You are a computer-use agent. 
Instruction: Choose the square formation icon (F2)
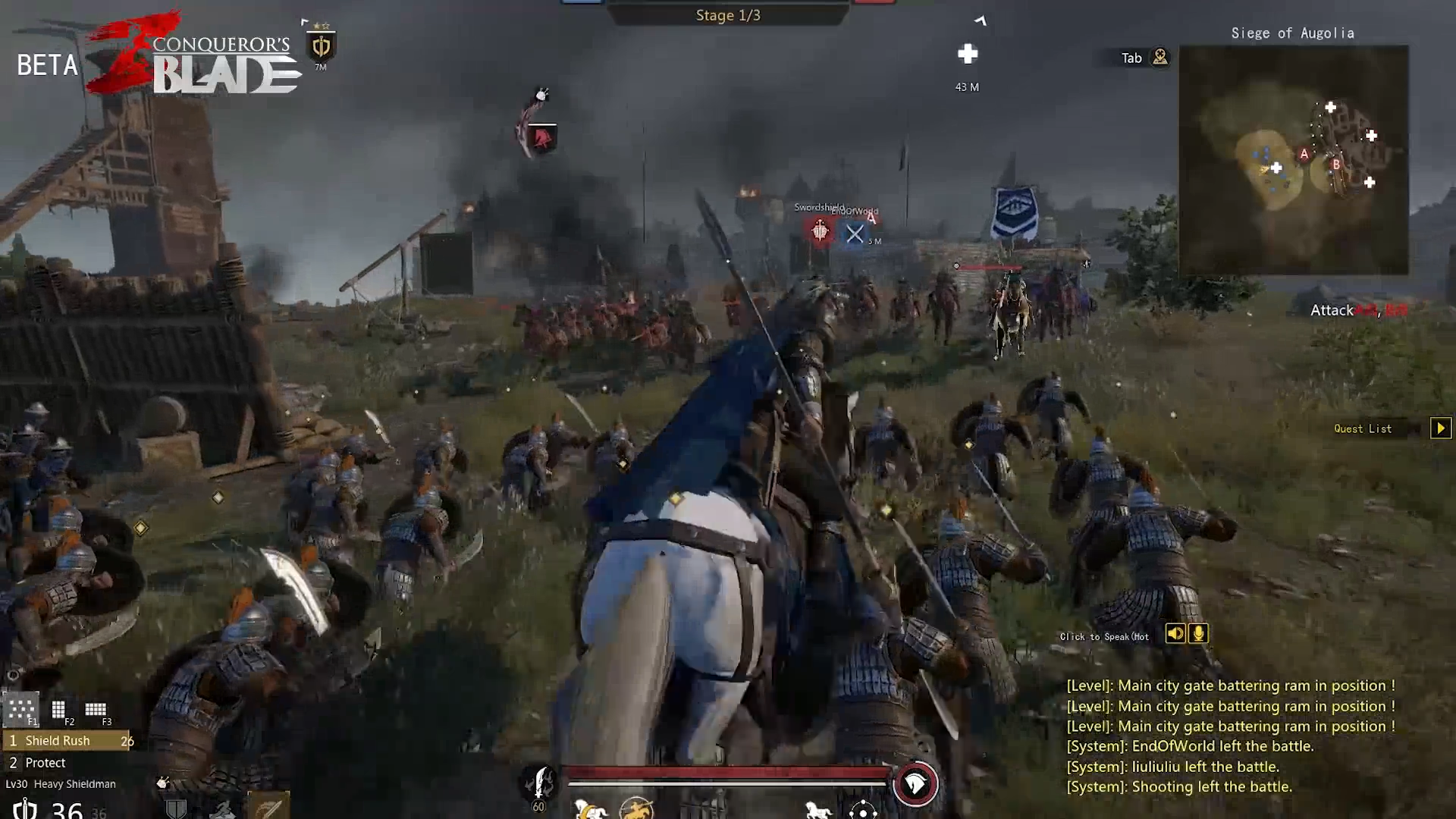(x=58, y=710)
